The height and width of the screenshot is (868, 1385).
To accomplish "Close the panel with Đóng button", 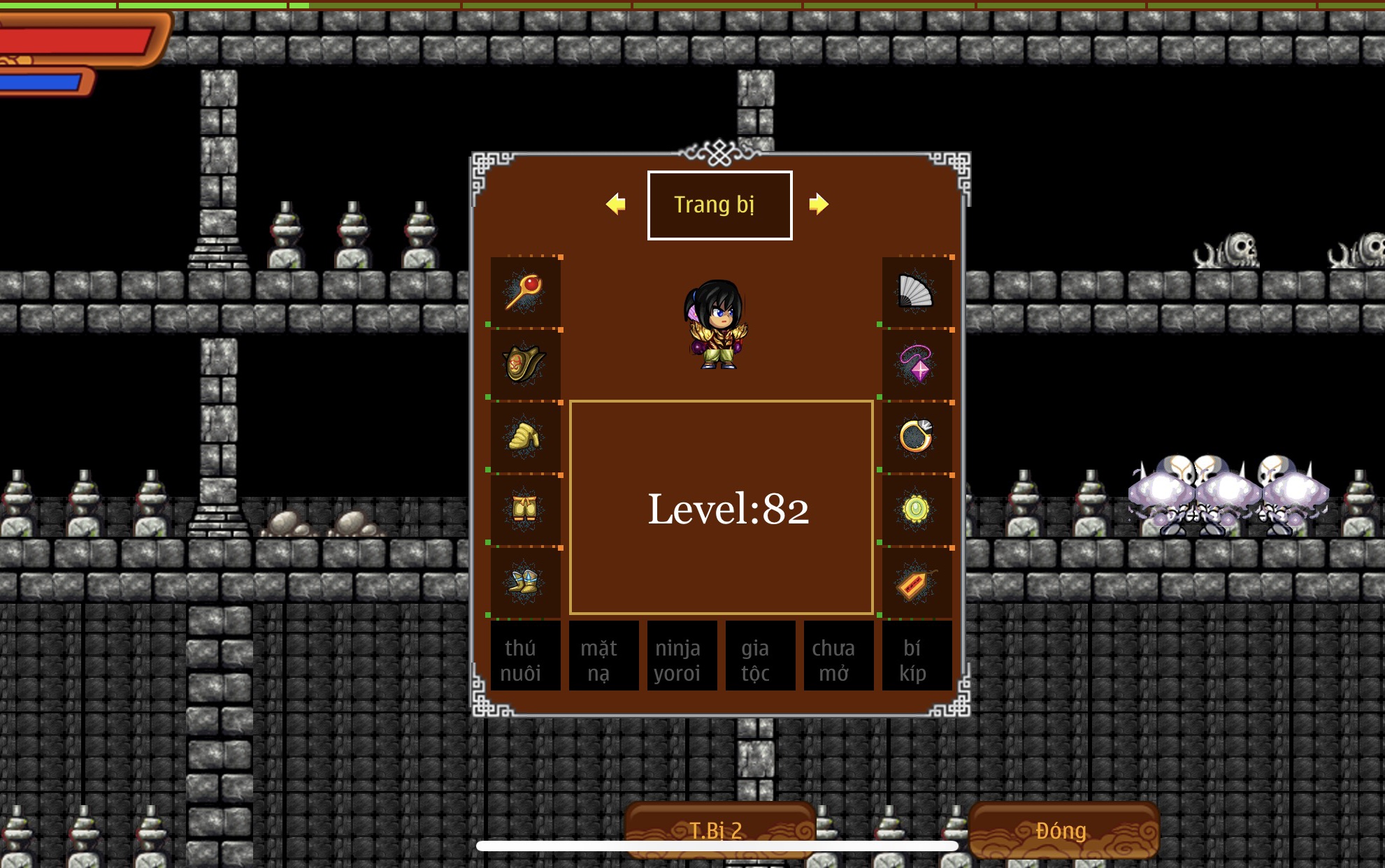I will click(1063, 830).
